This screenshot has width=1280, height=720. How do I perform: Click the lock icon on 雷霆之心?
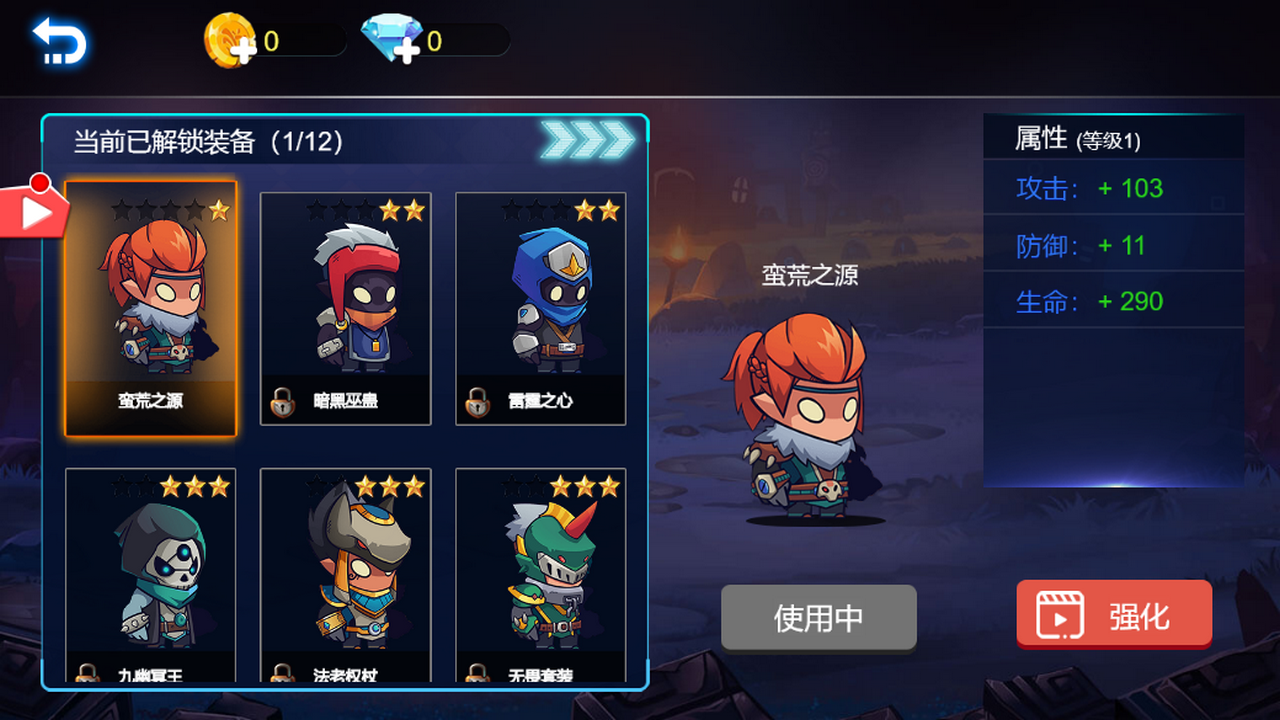(x=478, y=402)
